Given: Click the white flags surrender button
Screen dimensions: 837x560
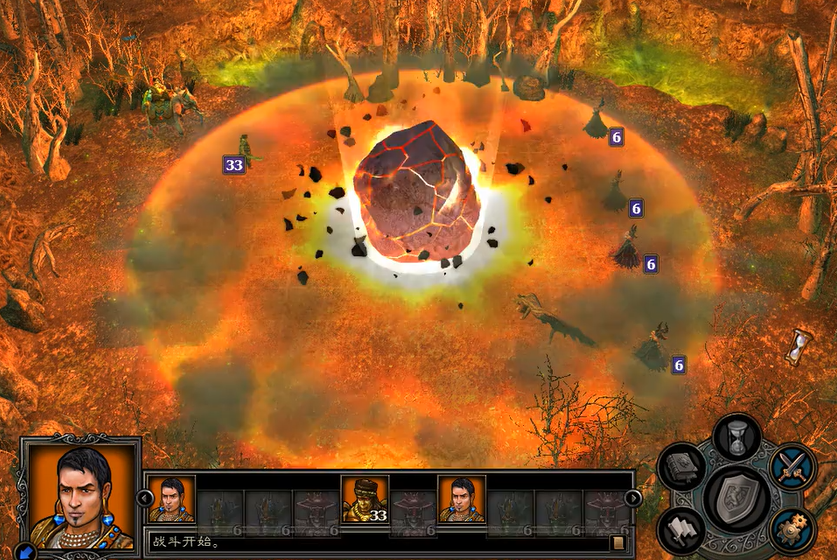Looking at the screenshot, I should point(681,528).
